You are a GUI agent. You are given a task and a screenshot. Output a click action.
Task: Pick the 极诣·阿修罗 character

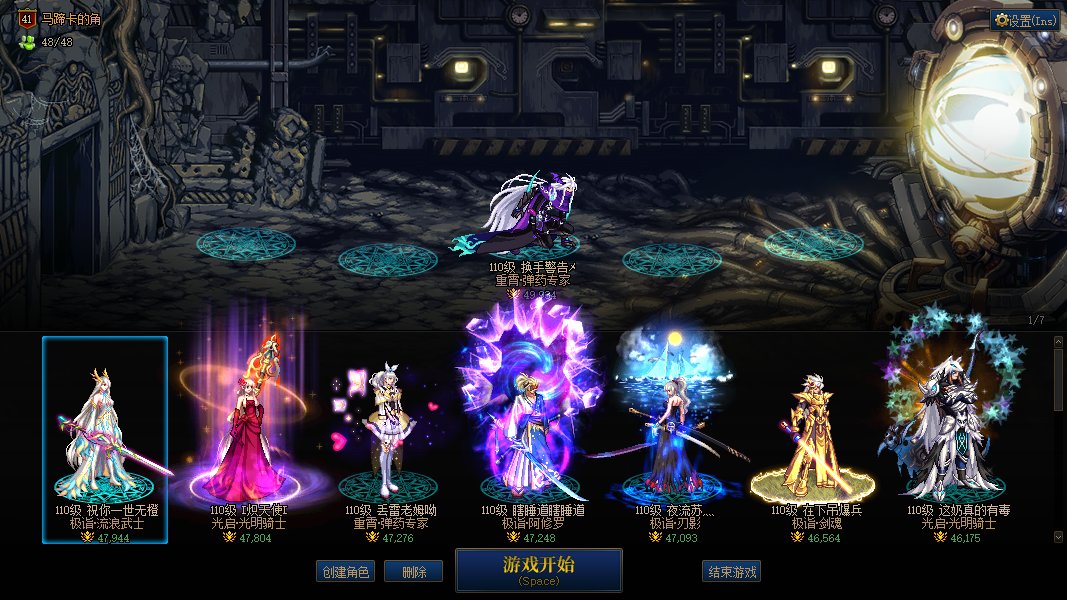pyautogui.click(x=531, y=440)
